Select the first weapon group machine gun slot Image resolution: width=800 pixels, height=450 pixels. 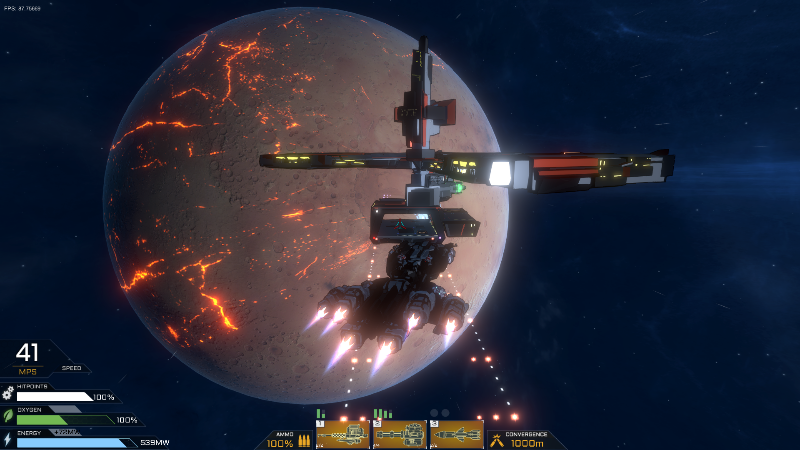pyautogui.click(x=343, y=434)
